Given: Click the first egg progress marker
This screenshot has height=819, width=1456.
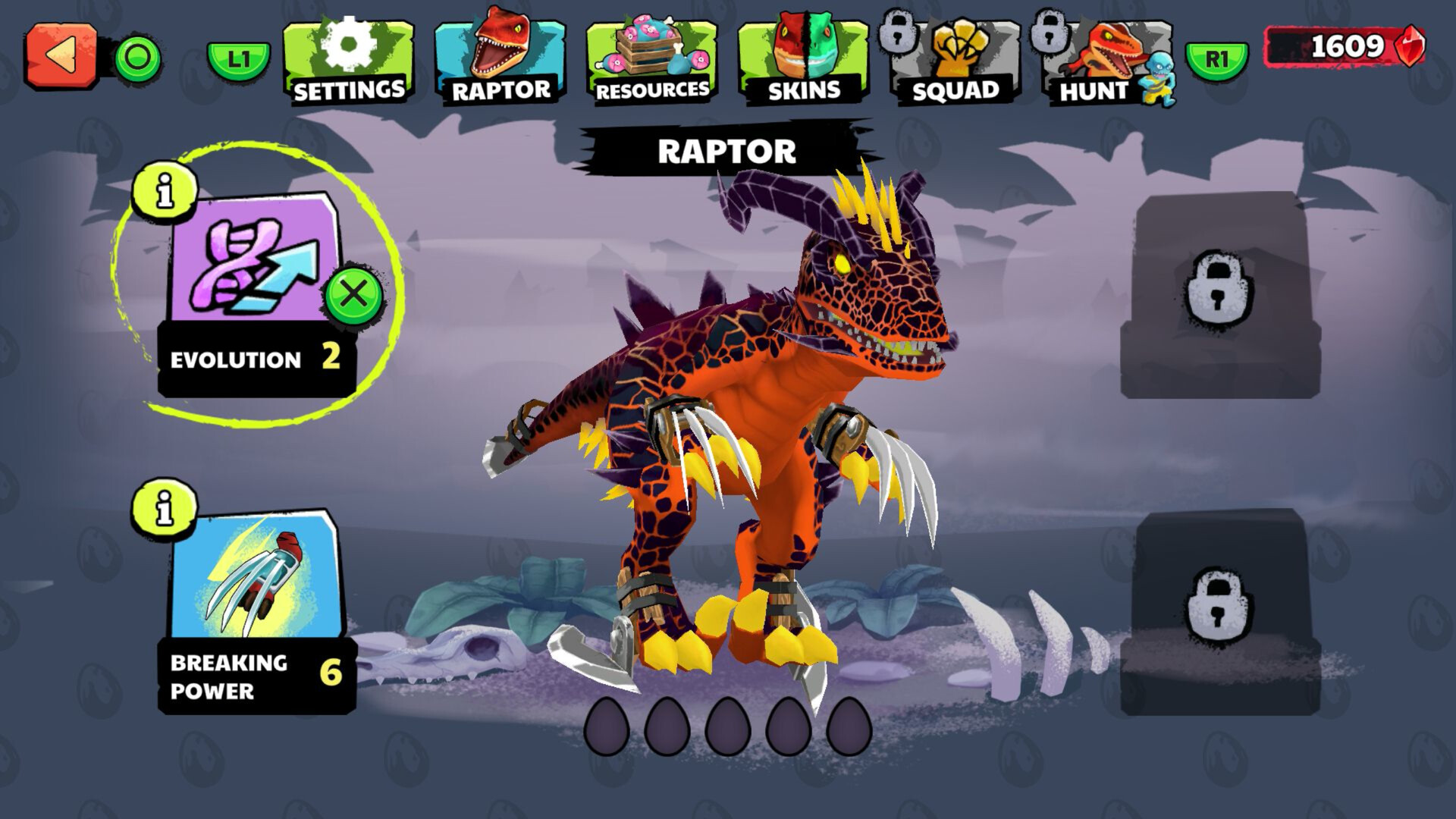Looking at the screenshot, I should (x=607, y=726).
